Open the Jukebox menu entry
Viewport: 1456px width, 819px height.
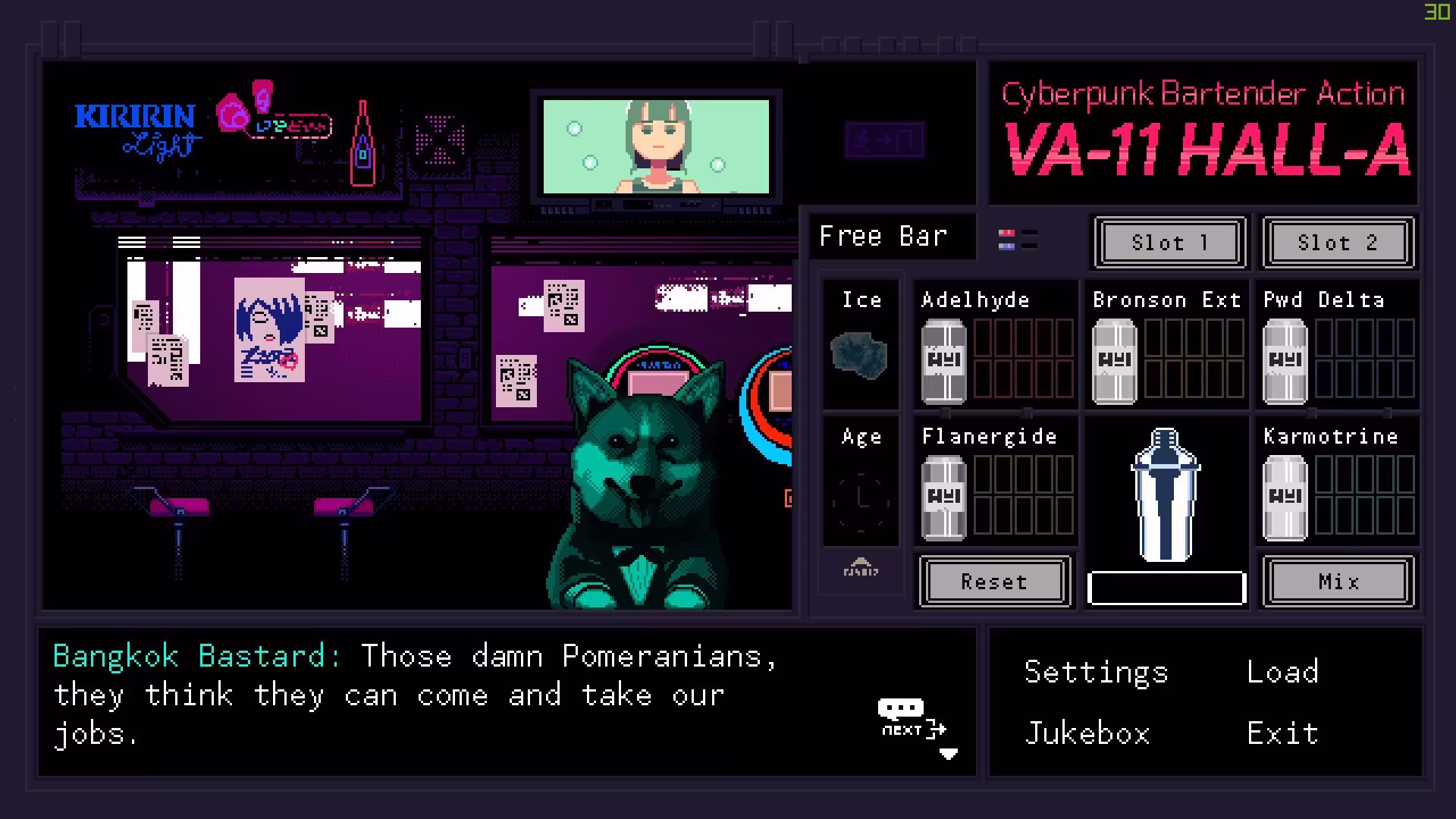pos(1087,732)
